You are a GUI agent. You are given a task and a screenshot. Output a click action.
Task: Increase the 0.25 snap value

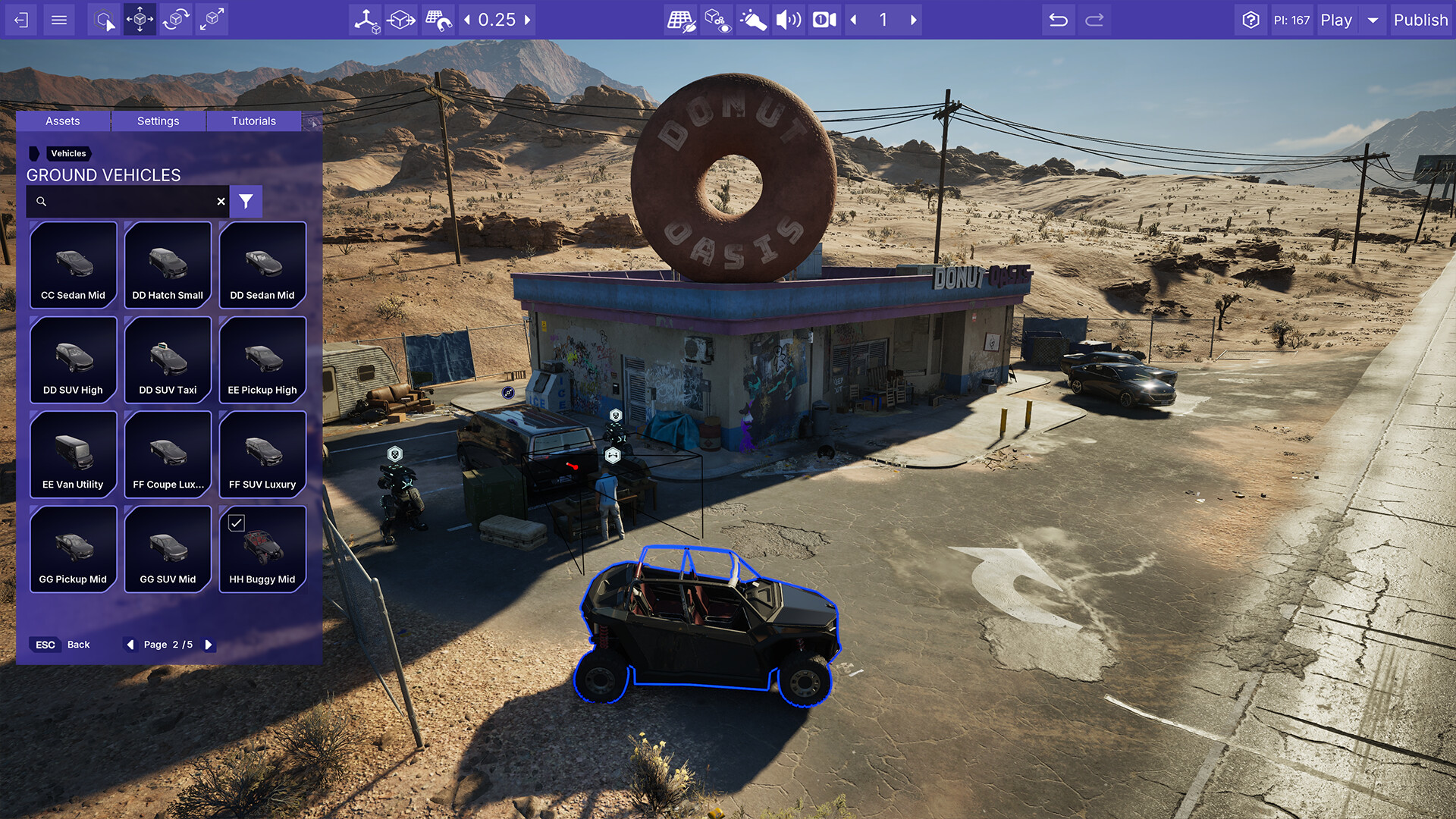(528, 20)
